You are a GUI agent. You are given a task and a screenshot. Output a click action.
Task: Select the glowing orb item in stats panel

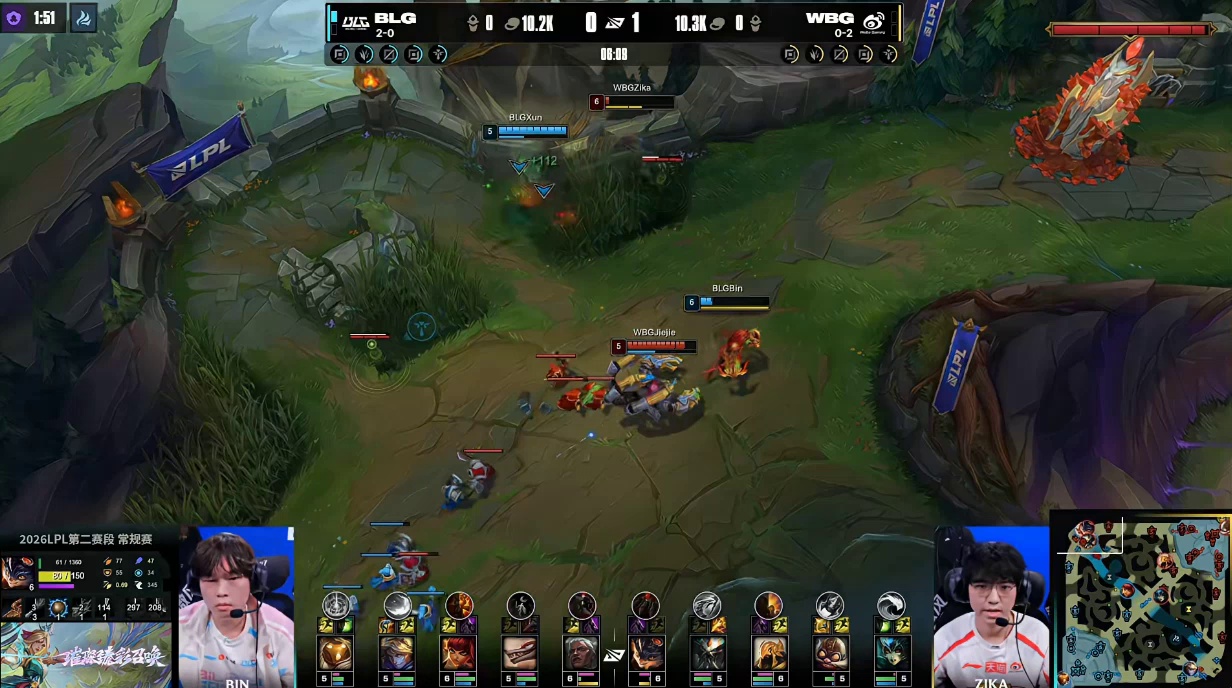coord(58,607)
